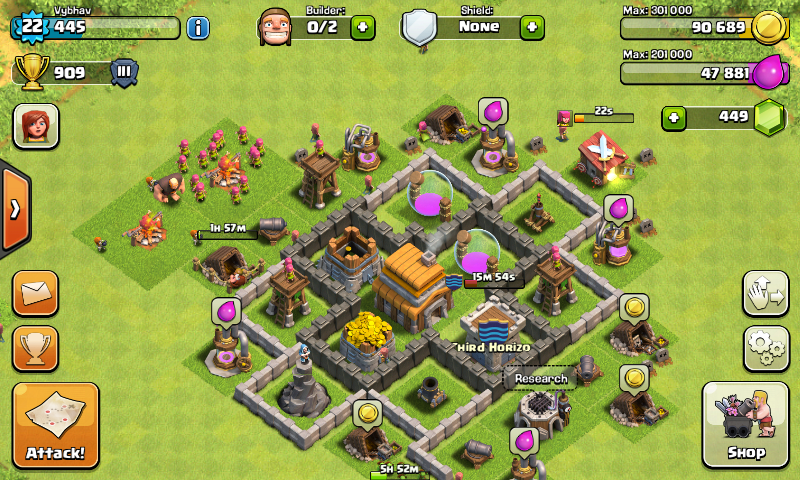
Task: Tap the gold coin resource icon
Action: (767, 27)
